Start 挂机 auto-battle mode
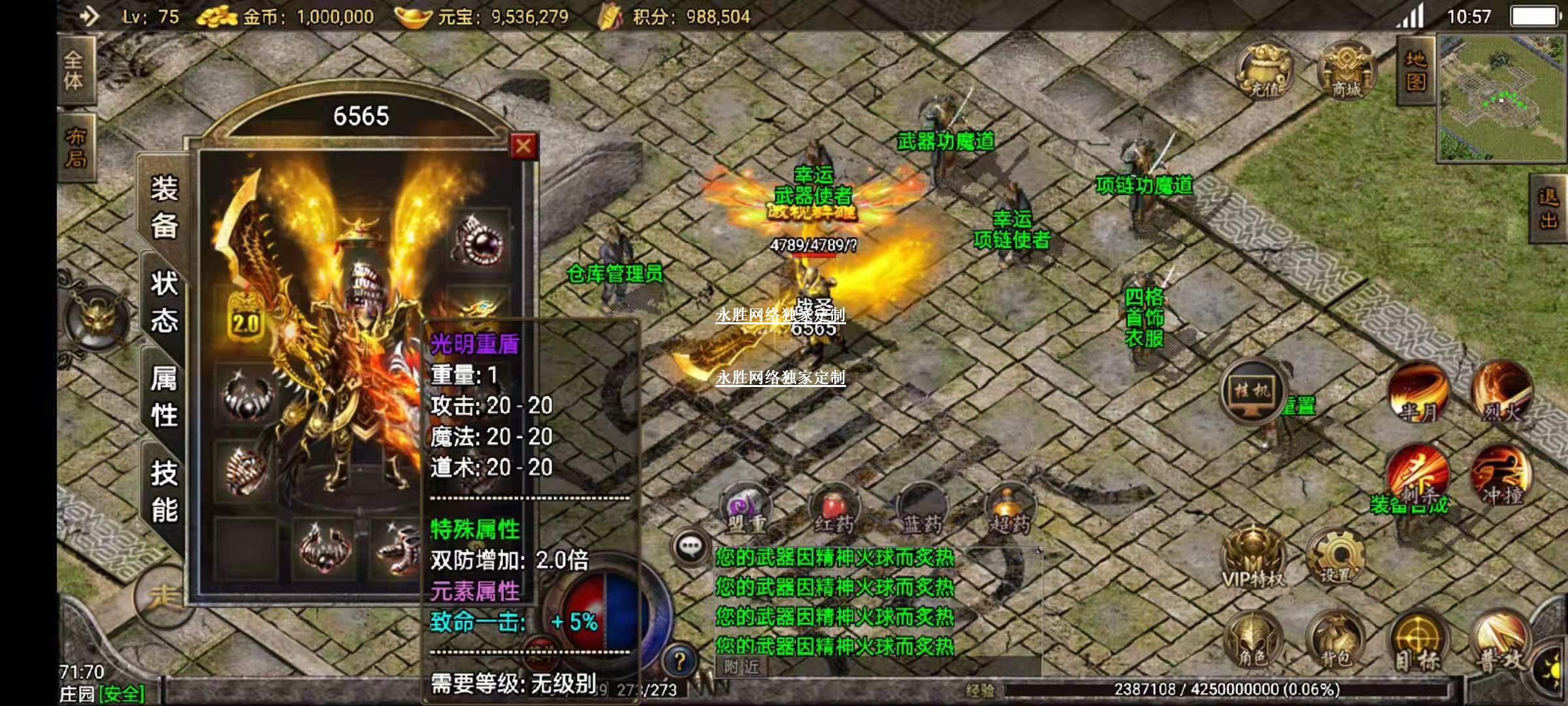The width and height of the screenshot is (1568, 706). [x=1252, y=392]
